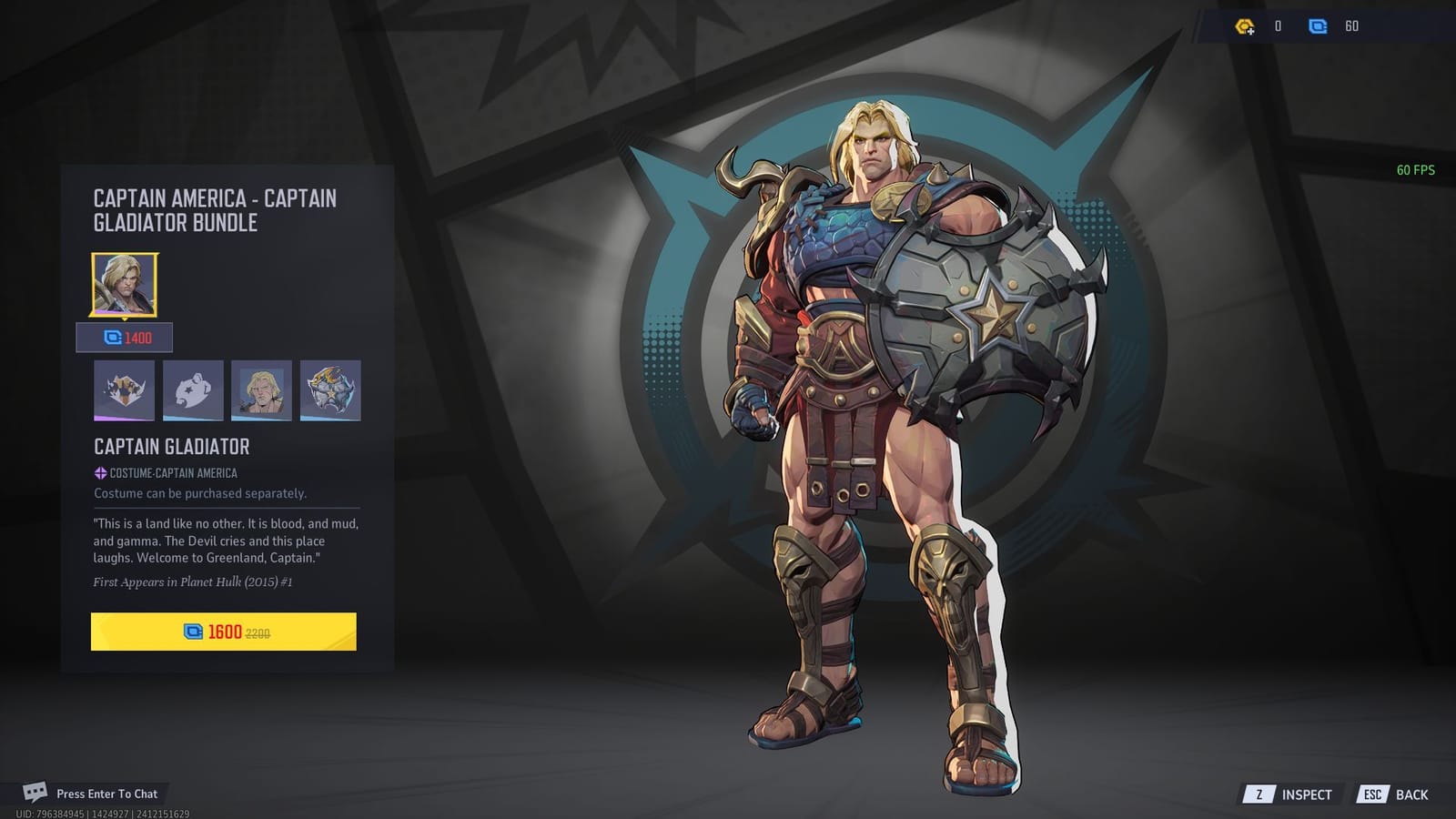This screenshot has height=819, width=1456.
Task: Click the Inspect button
Action: click(1308, 794)
